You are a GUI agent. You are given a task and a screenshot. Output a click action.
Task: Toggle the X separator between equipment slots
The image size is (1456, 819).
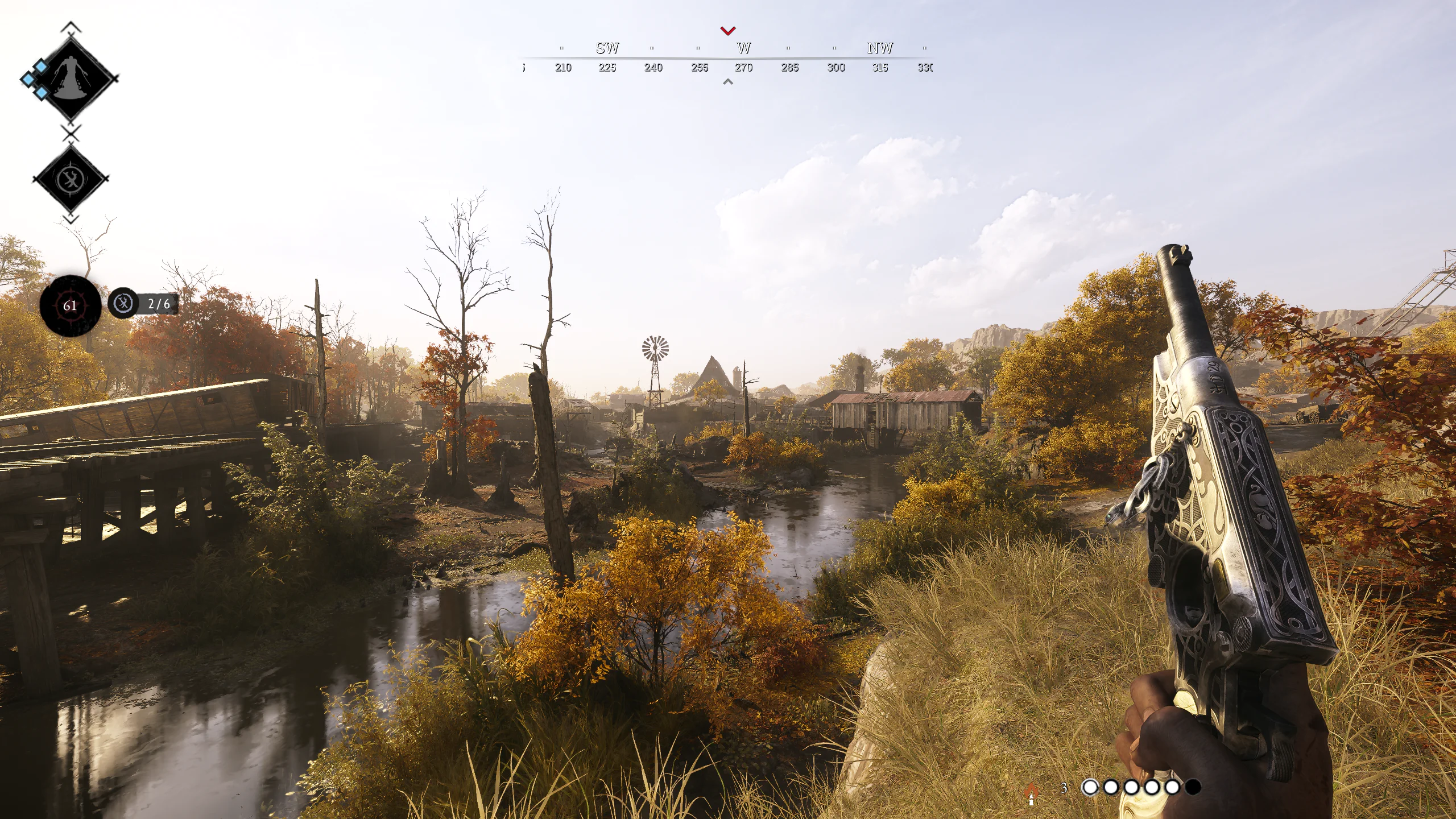70,133
